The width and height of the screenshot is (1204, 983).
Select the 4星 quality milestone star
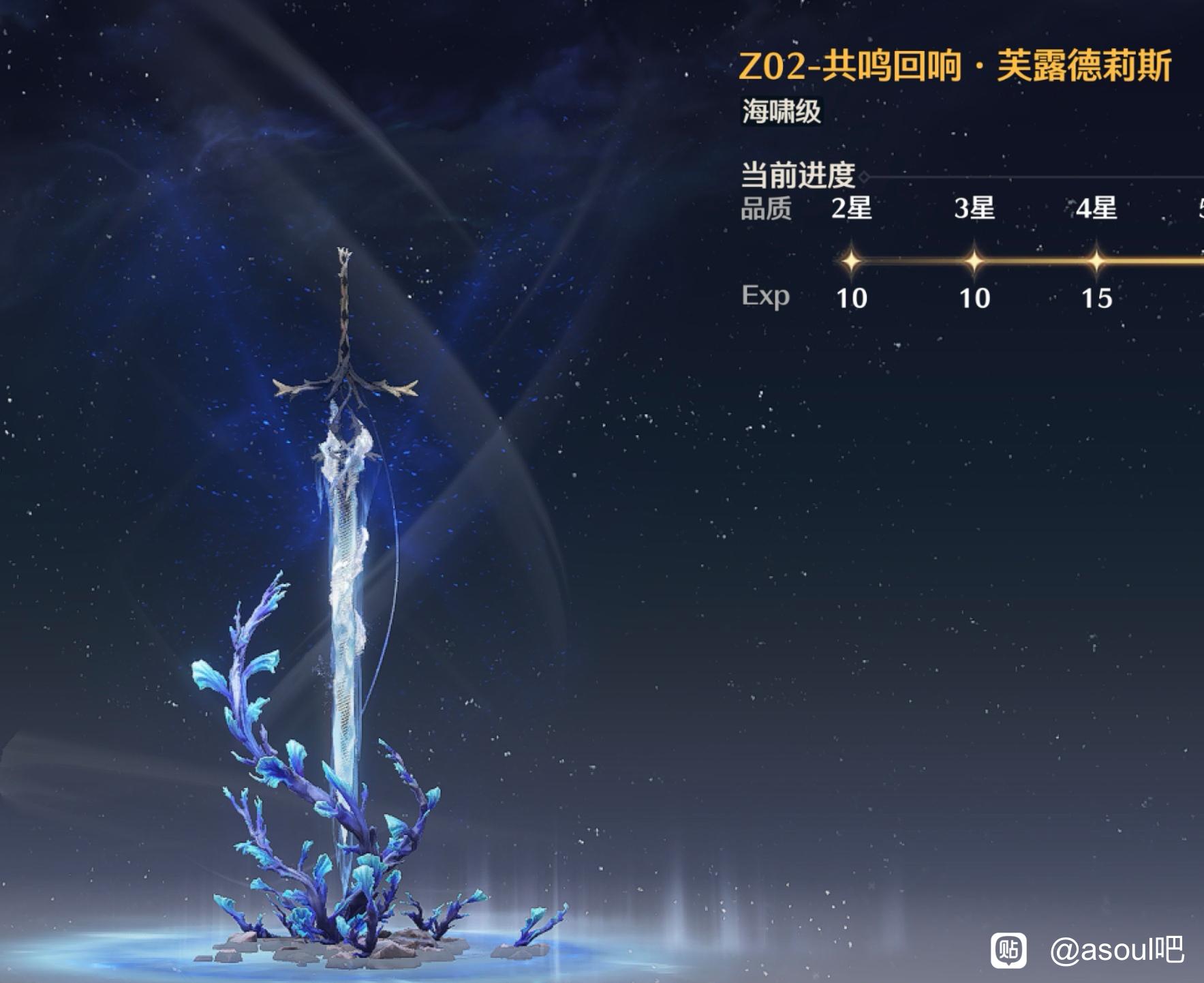1096,260
